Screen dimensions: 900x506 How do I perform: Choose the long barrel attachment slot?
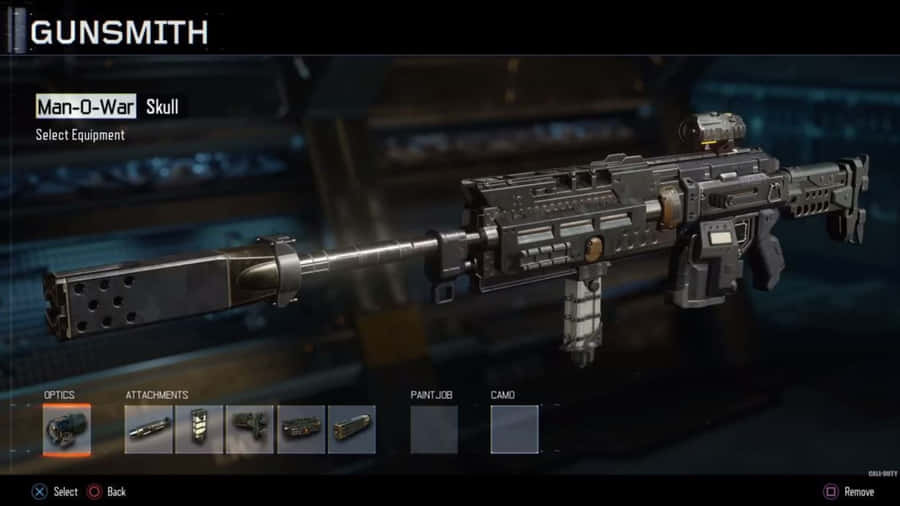[x=149, y=429]
